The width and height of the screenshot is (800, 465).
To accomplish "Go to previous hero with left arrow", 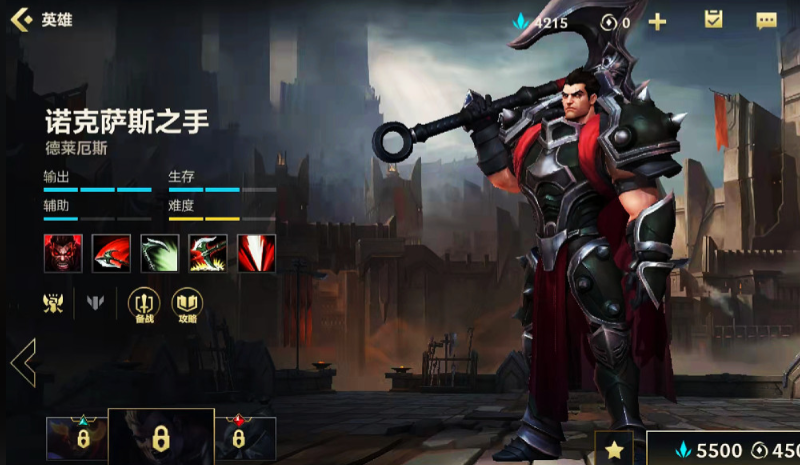I will (x=23, y=362).
